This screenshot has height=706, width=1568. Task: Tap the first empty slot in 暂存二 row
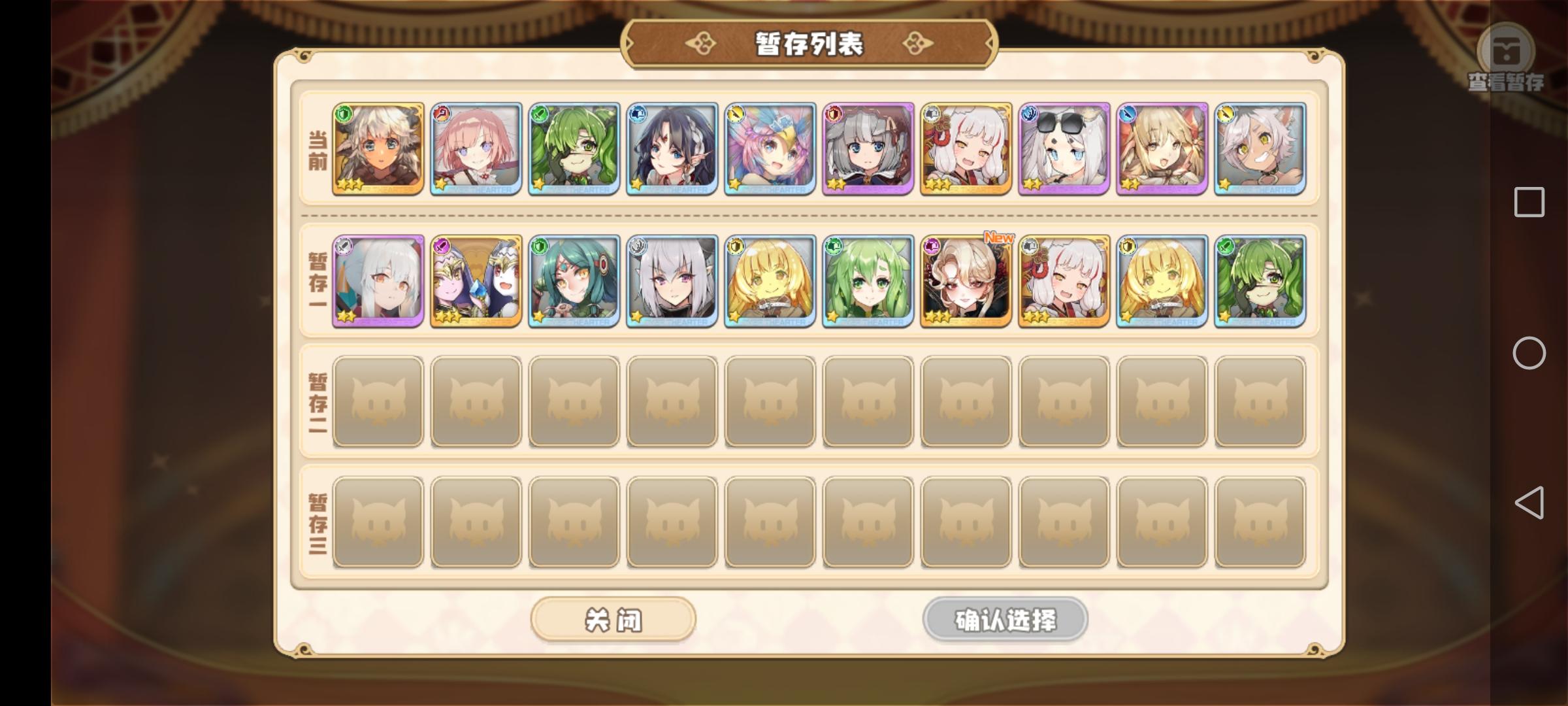[x=378, y=401]
